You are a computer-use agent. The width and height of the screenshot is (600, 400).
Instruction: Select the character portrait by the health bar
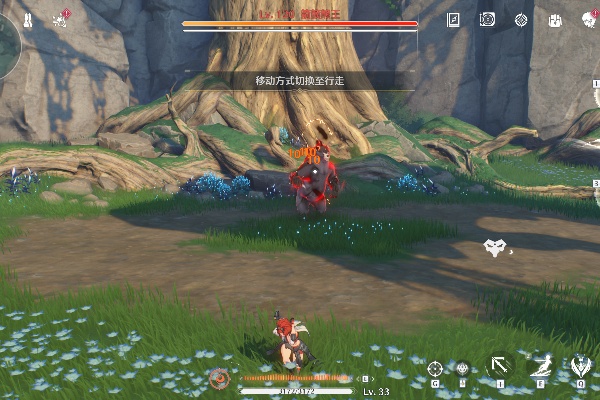pyautogui.click(x=220, y=378)
